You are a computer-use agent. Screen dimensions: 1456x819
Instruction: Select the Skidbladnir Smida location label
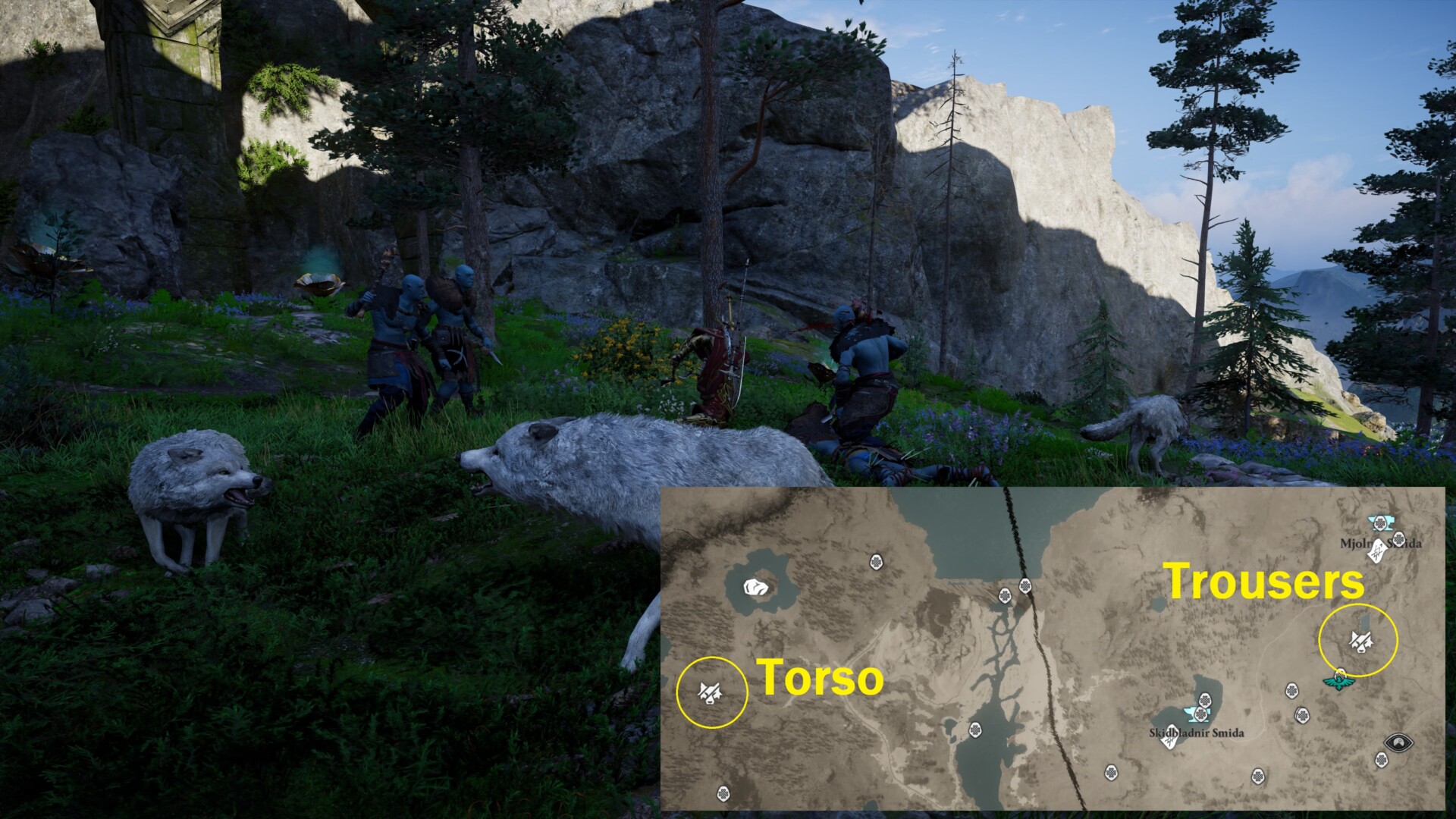point(1196,733)
